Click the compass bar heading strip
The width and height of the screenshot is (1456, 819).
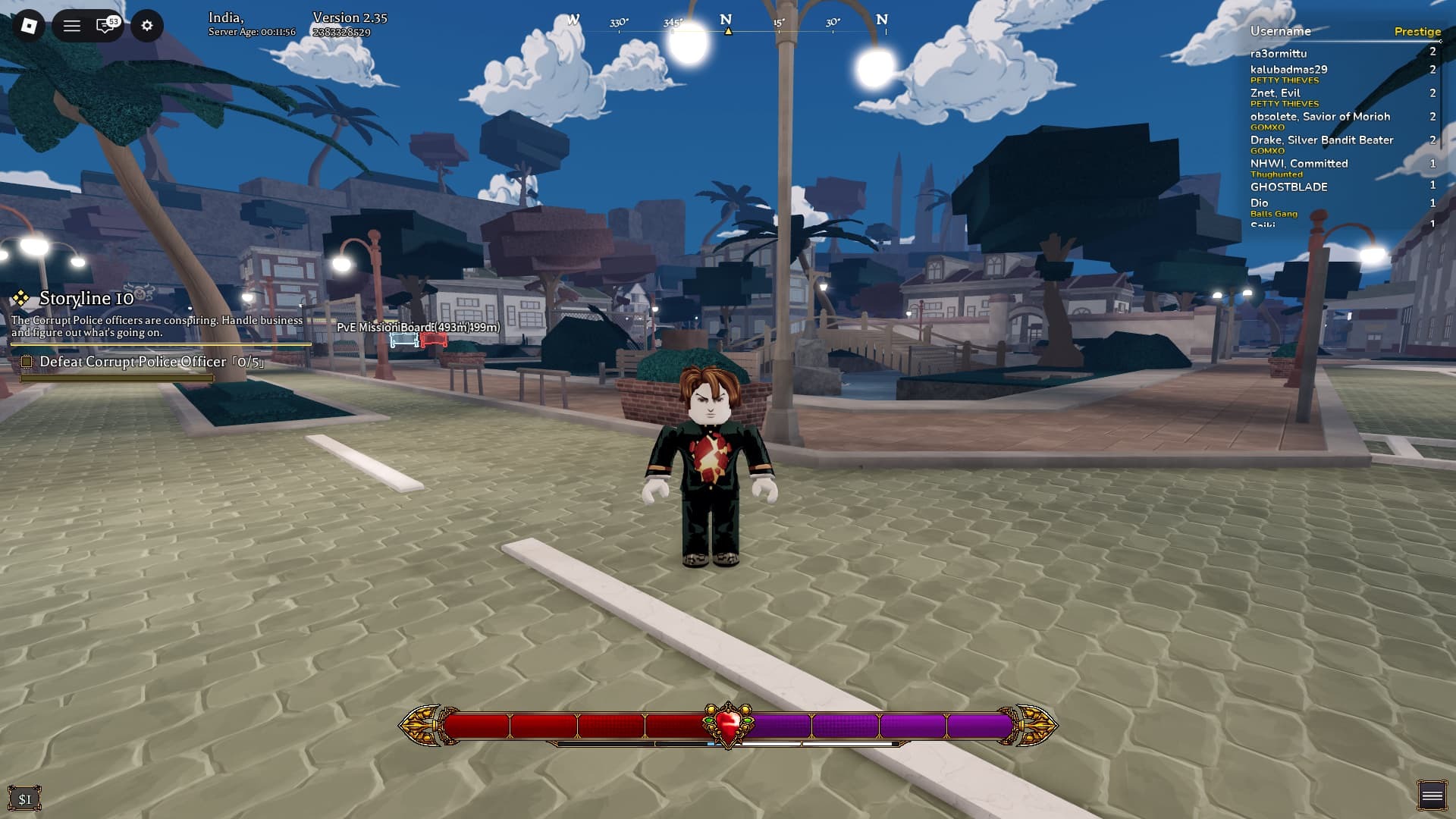[727, 24]
